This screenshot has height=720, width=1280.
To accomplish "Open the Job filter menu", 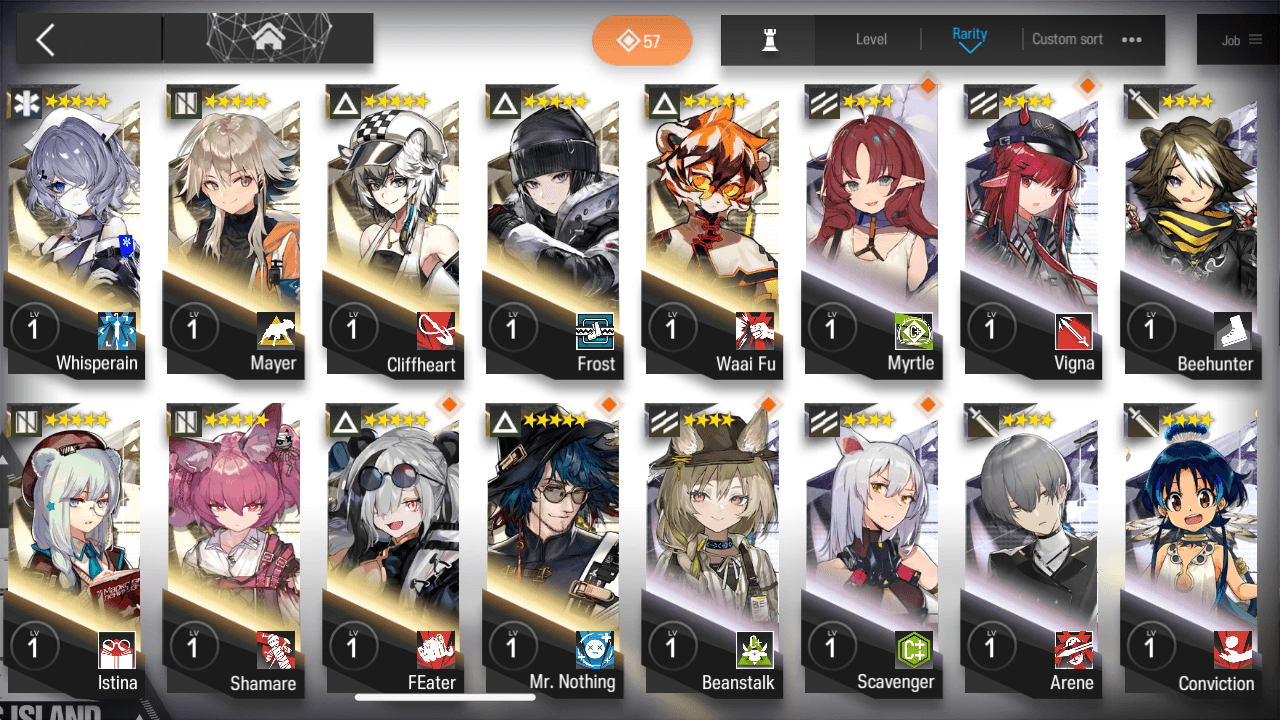I will click(1238, 40).
